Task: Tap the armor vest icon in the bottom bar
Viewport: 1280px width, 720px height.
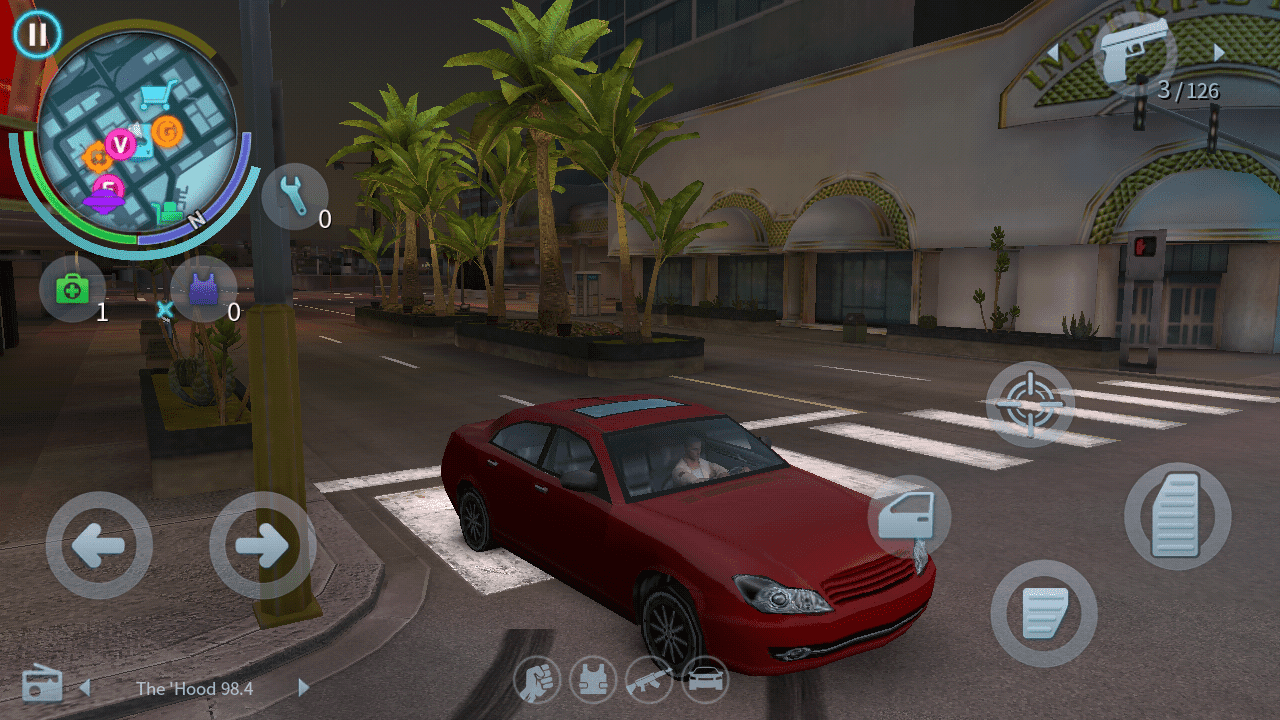Action: (x=593, y=682)
